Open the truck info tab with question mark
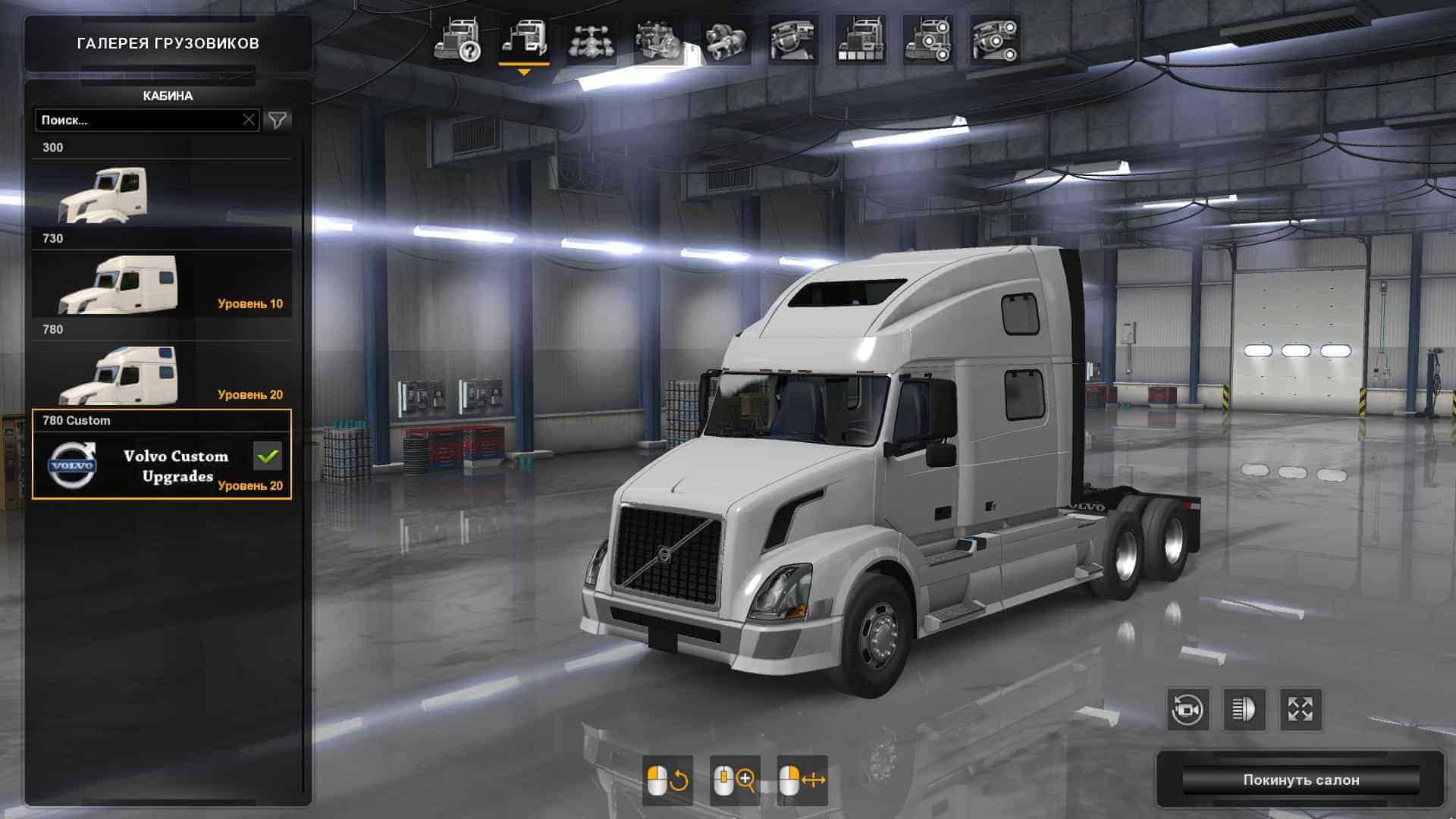 tap(457, 40)
